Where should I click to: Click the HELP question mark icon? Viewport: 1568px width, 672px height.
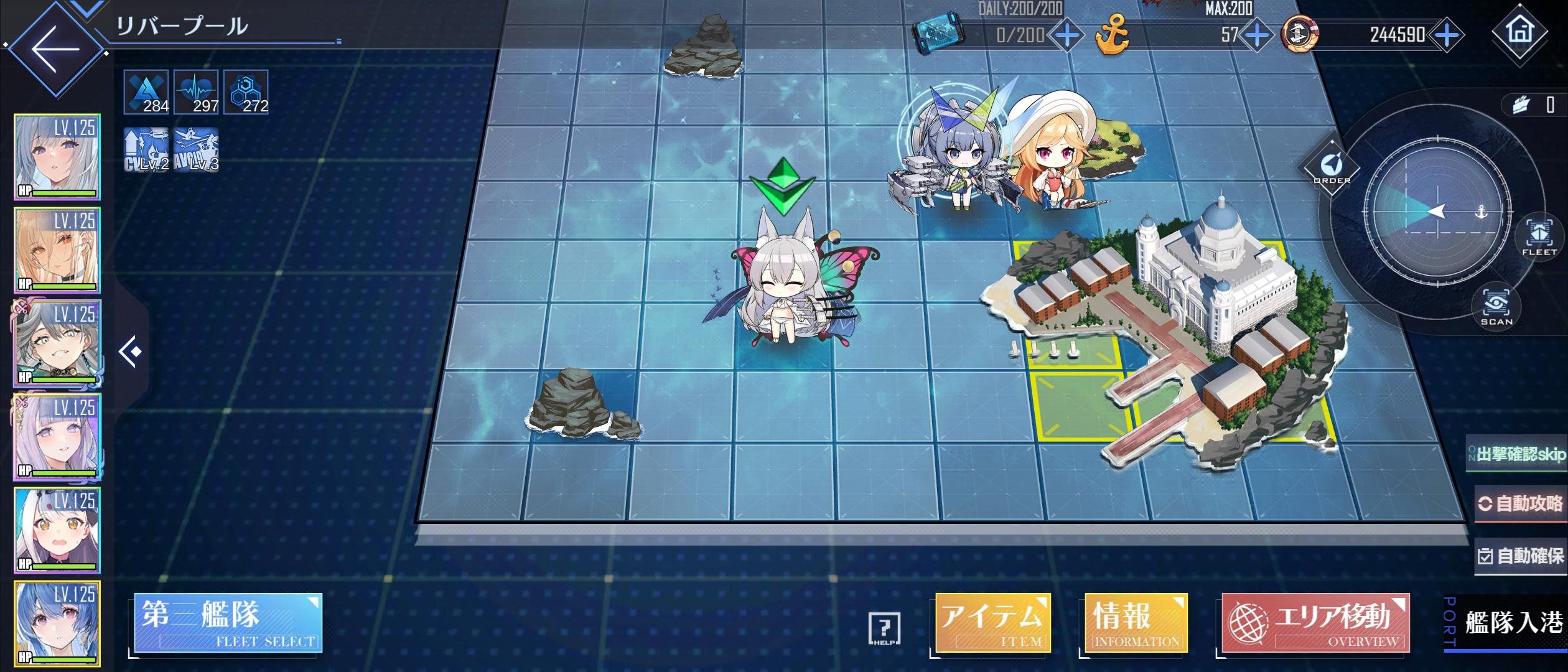pyautogui.click(x=884, y=628)
